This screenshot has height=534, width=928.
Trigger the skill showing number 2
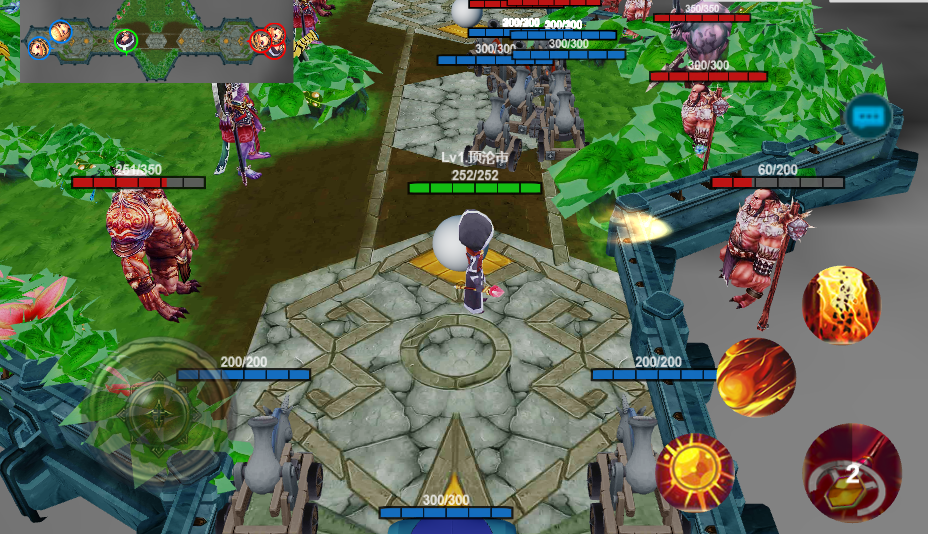click(x=852, y=473)
